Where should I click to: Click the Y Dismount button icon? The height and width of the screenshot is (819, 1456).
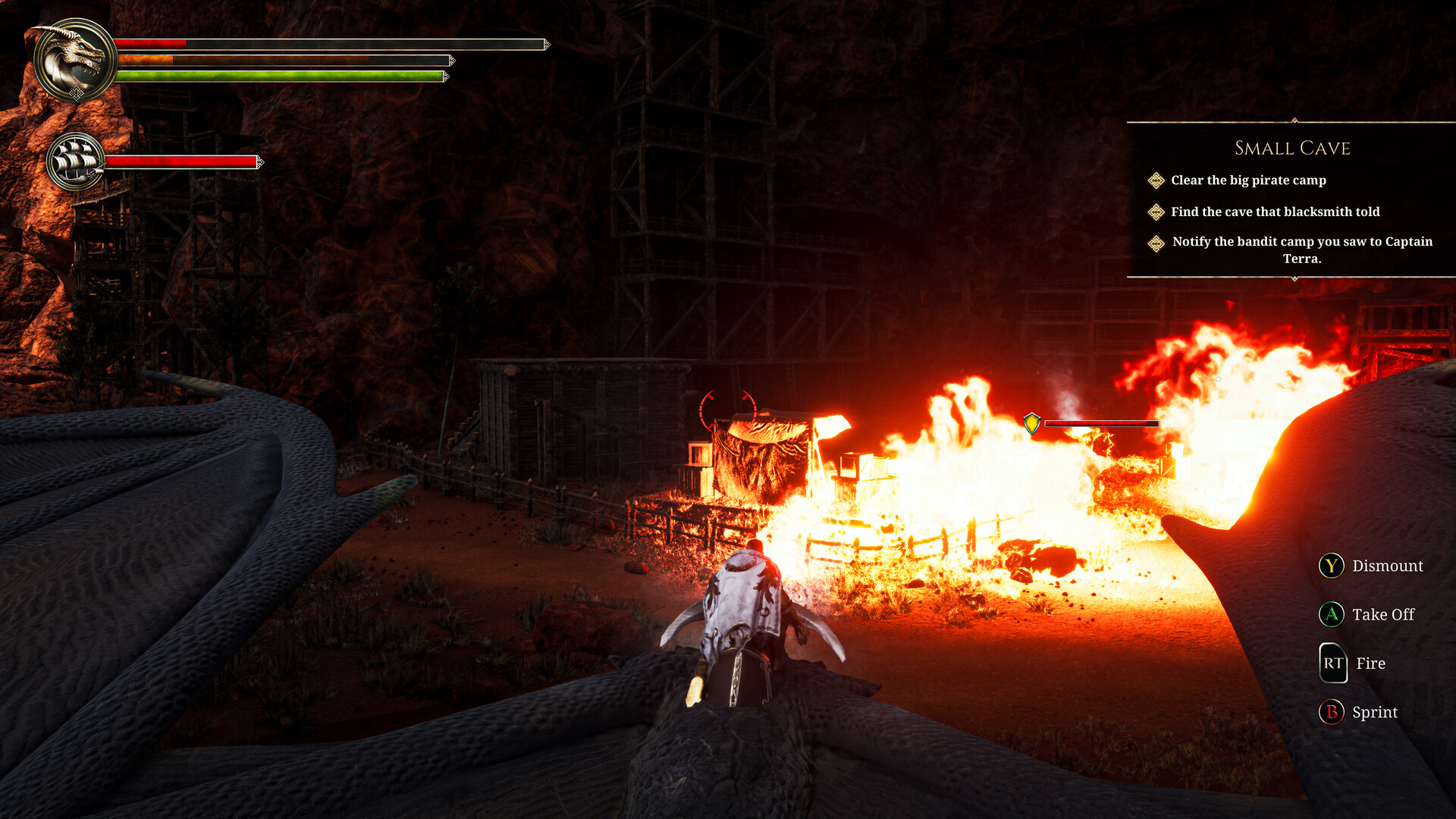coord(1332,566)
